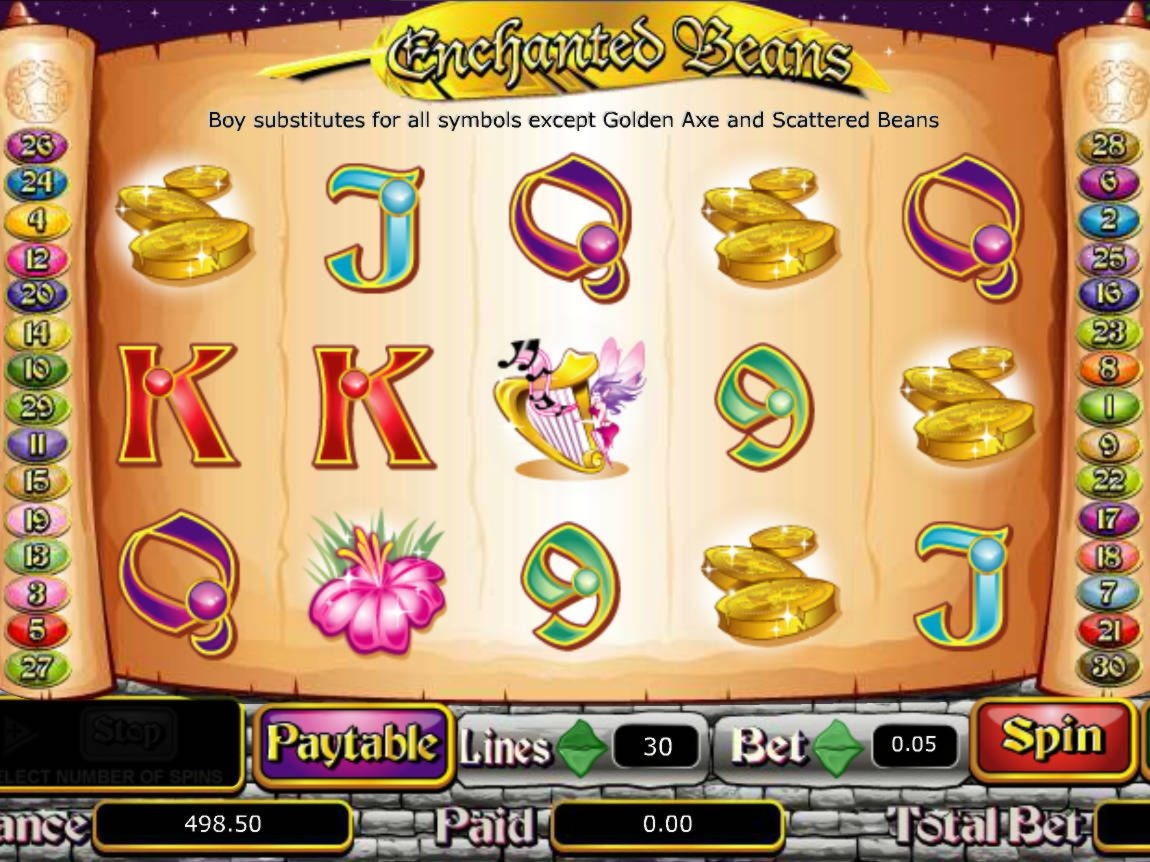Click payline number 15
This screenshot has height=862, width=1150.
pyautogui.click(x=36, y=482)
